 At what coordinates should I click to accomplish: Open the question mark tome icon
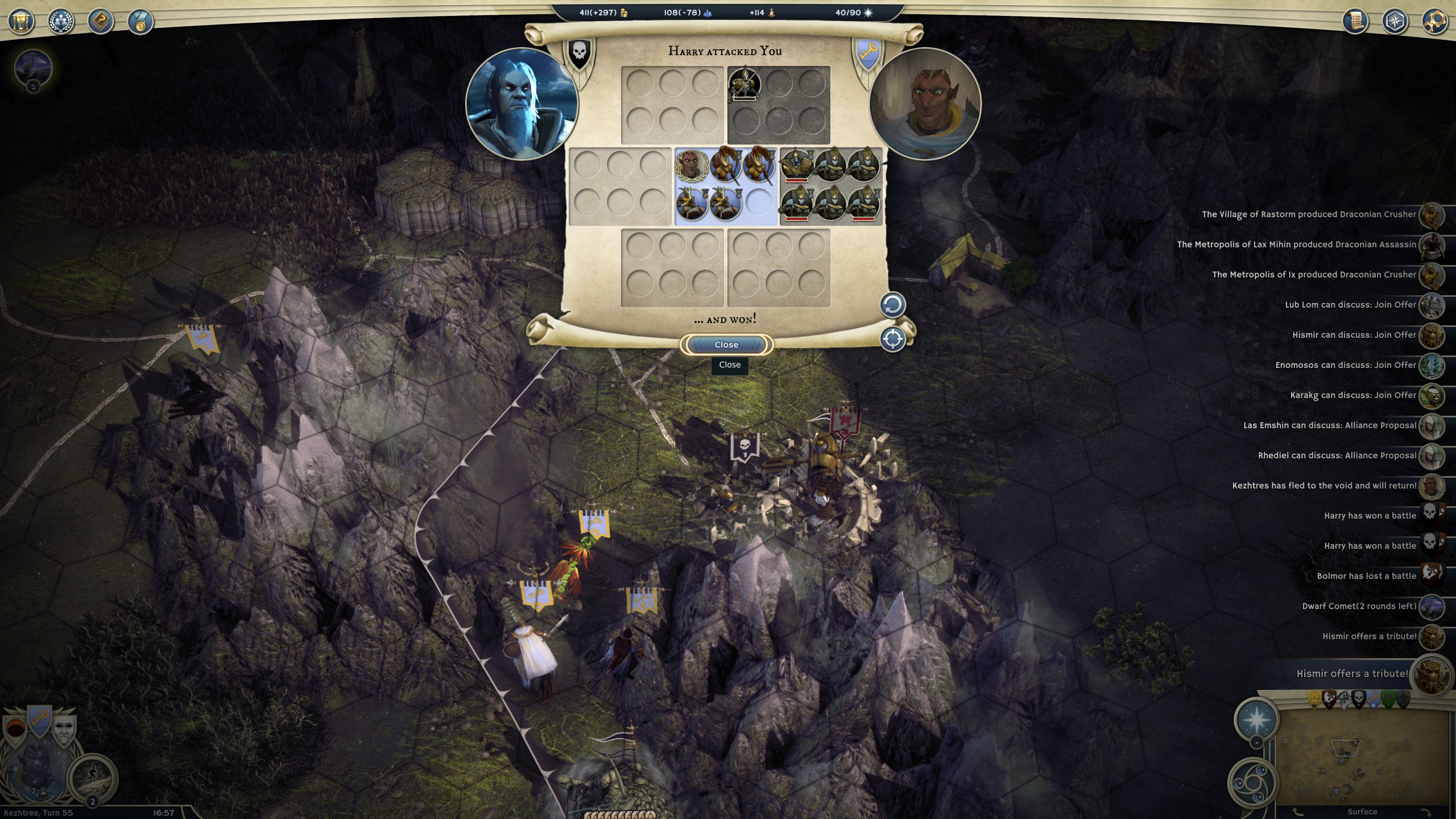(101, 22)
